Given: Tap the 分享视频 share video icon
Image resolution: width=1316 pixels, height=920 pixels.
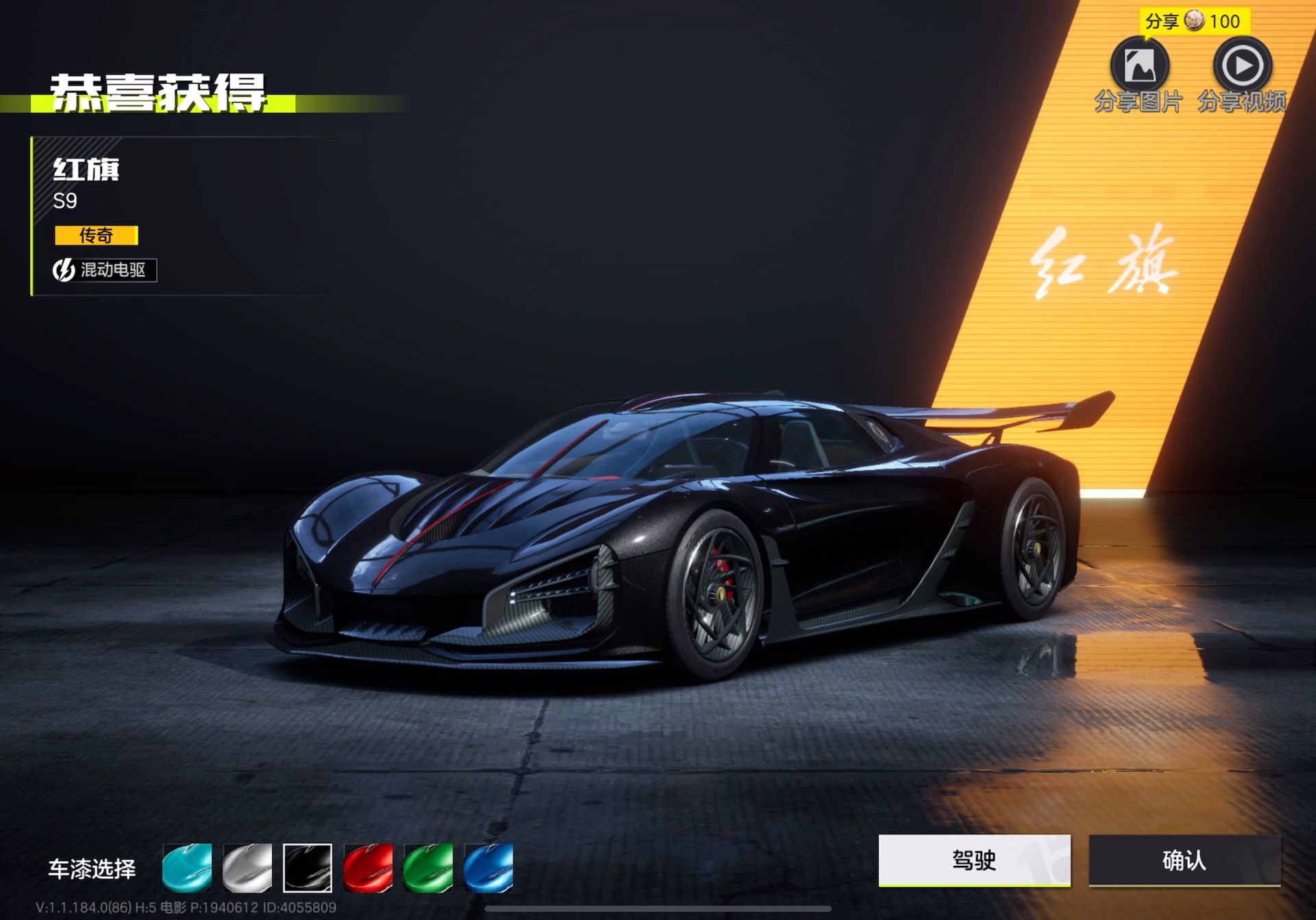Looking at the screenshot, I should tap(1242, 66).
